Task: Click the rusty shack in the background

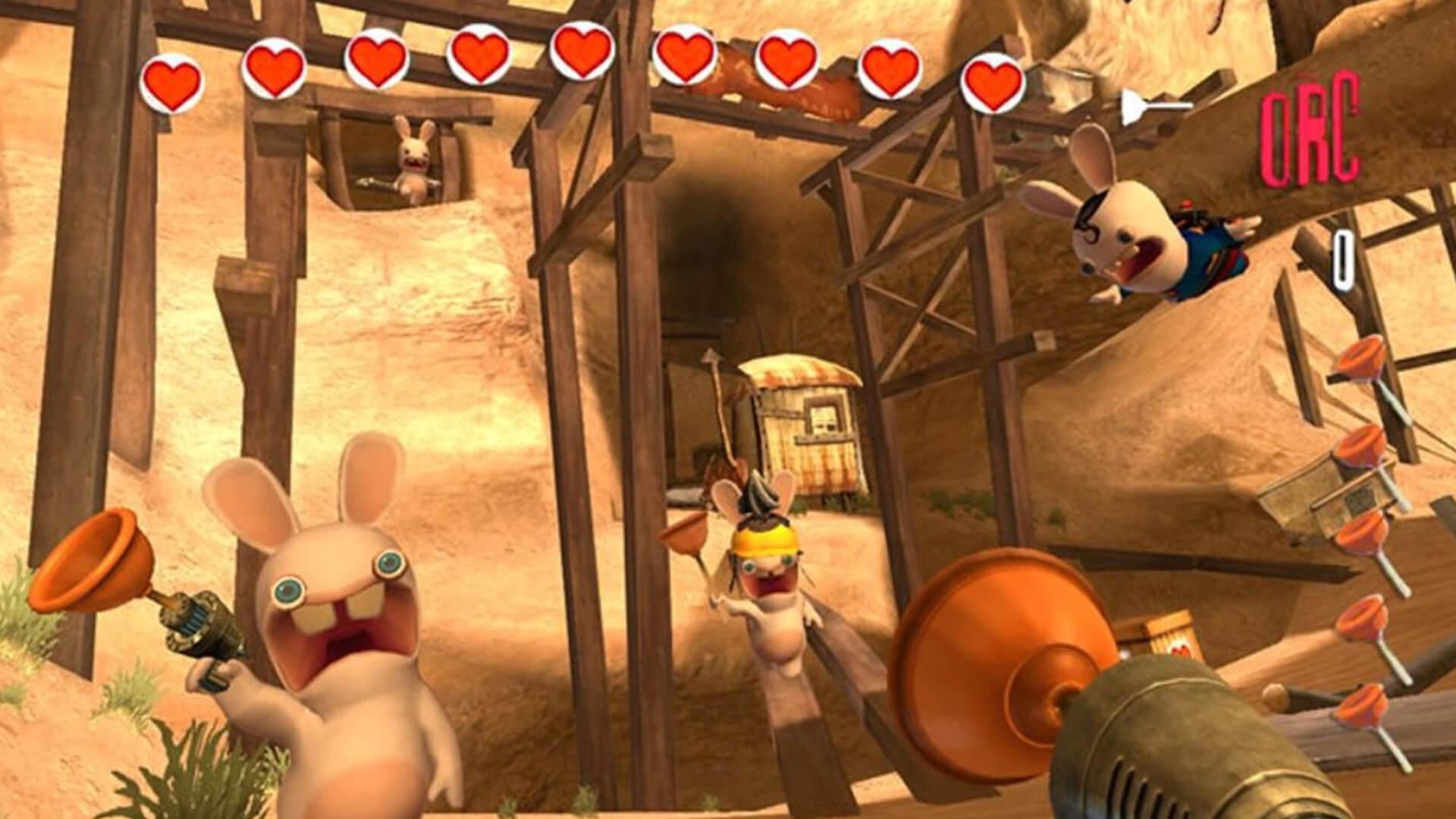Action: tap(804, 425)
